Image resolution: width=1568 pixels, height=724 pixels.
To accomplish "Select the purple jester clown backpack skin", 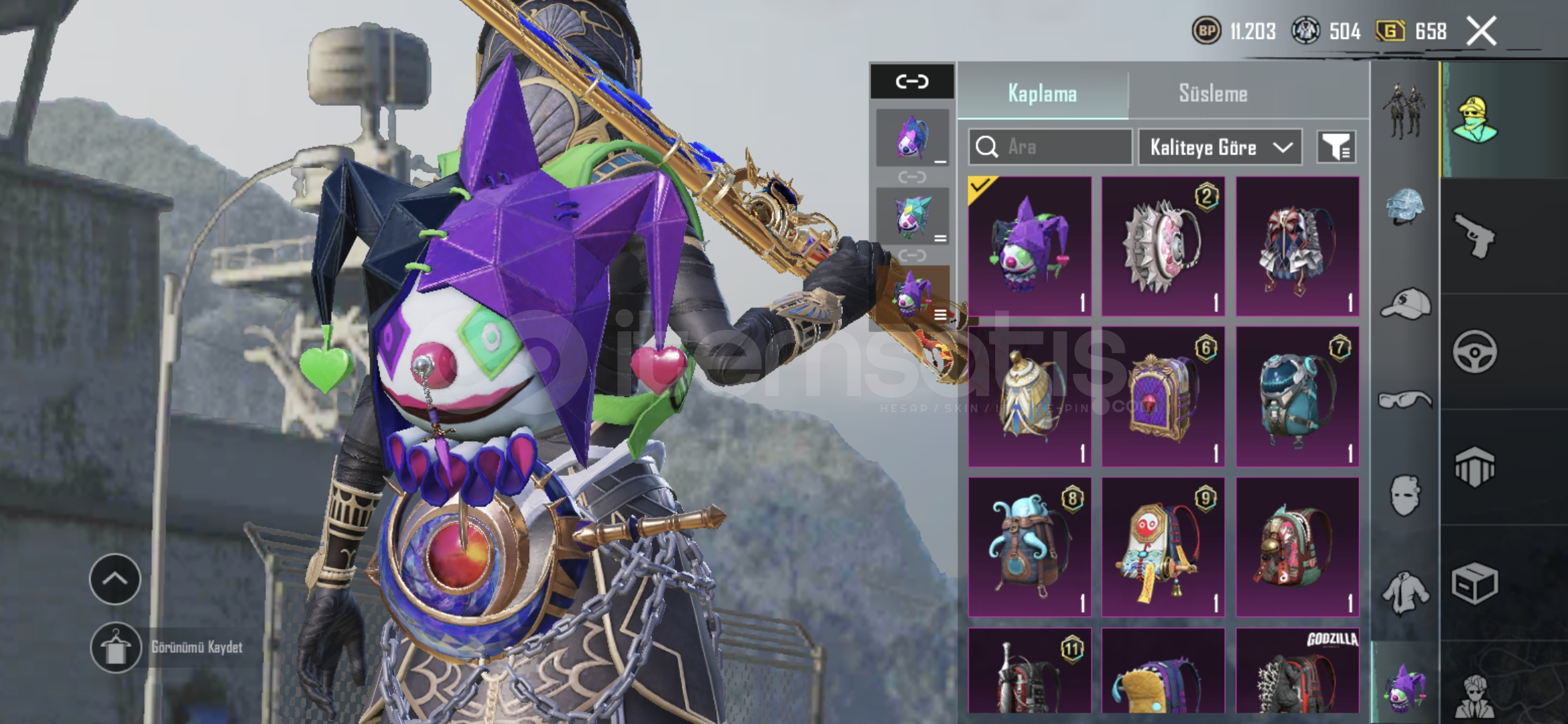I will [x=1029, y=246].
